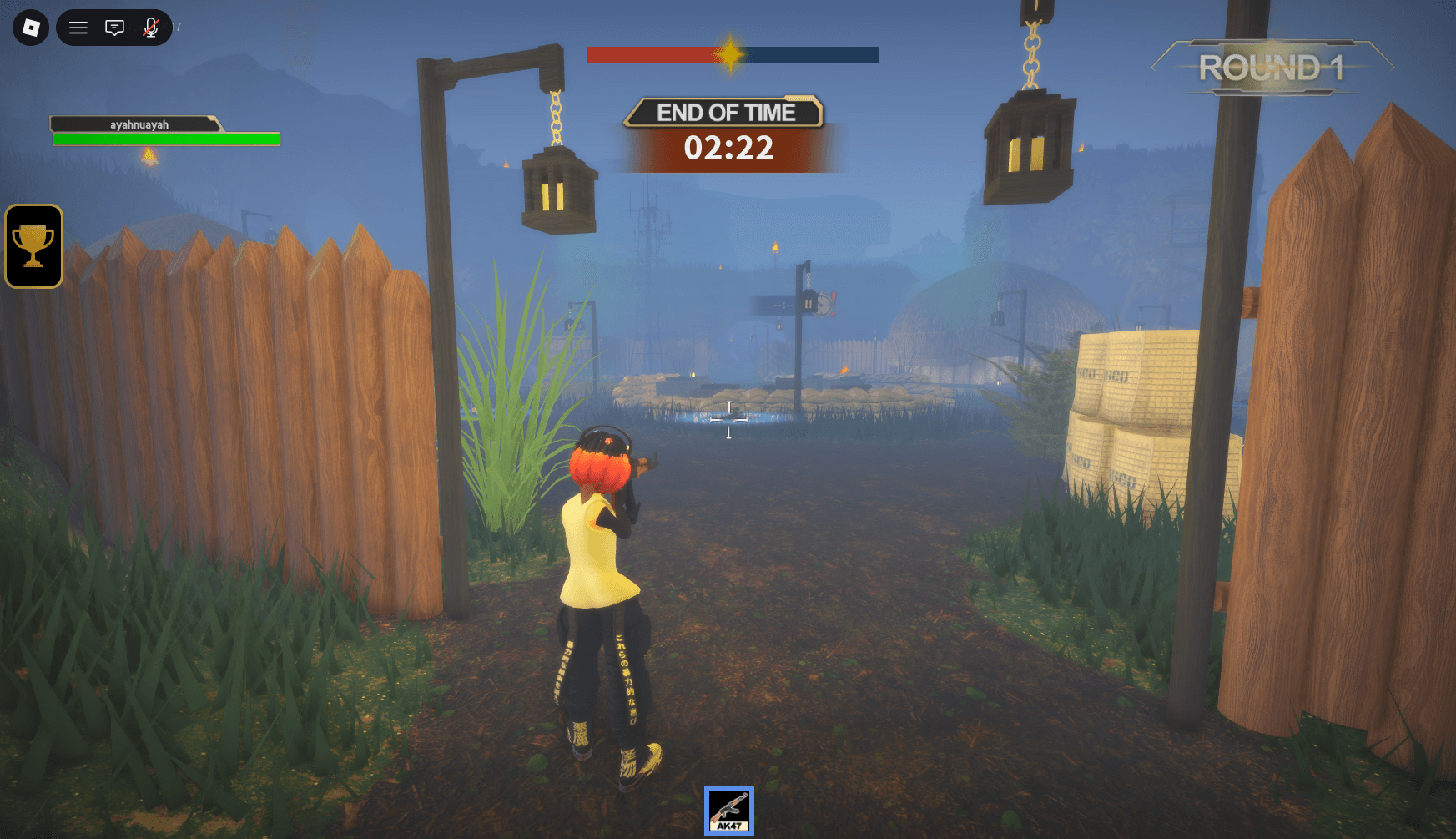Open the Roblox logo menu
The width and height of the screenshot is (1456, 839).
click(31, 28)
